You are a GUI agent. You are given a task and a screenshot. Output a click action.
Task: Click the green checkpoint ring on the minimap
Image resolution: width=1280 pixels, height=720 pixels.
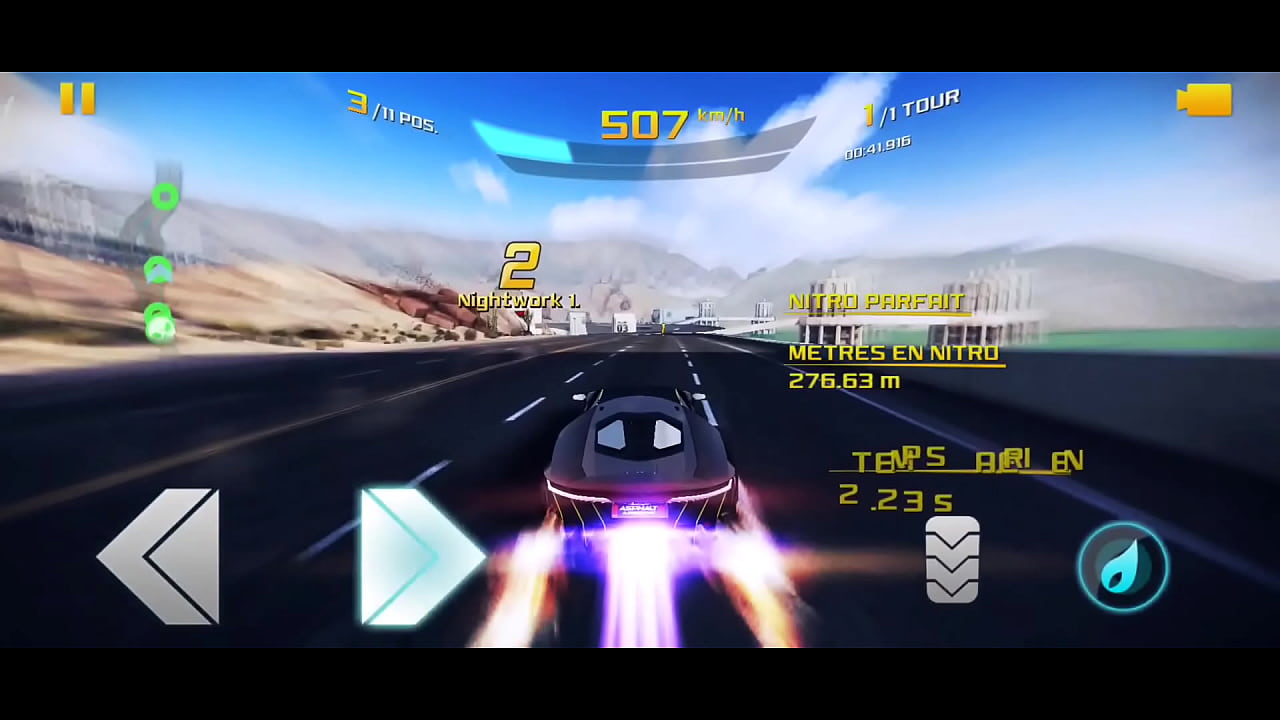point(166,197)
